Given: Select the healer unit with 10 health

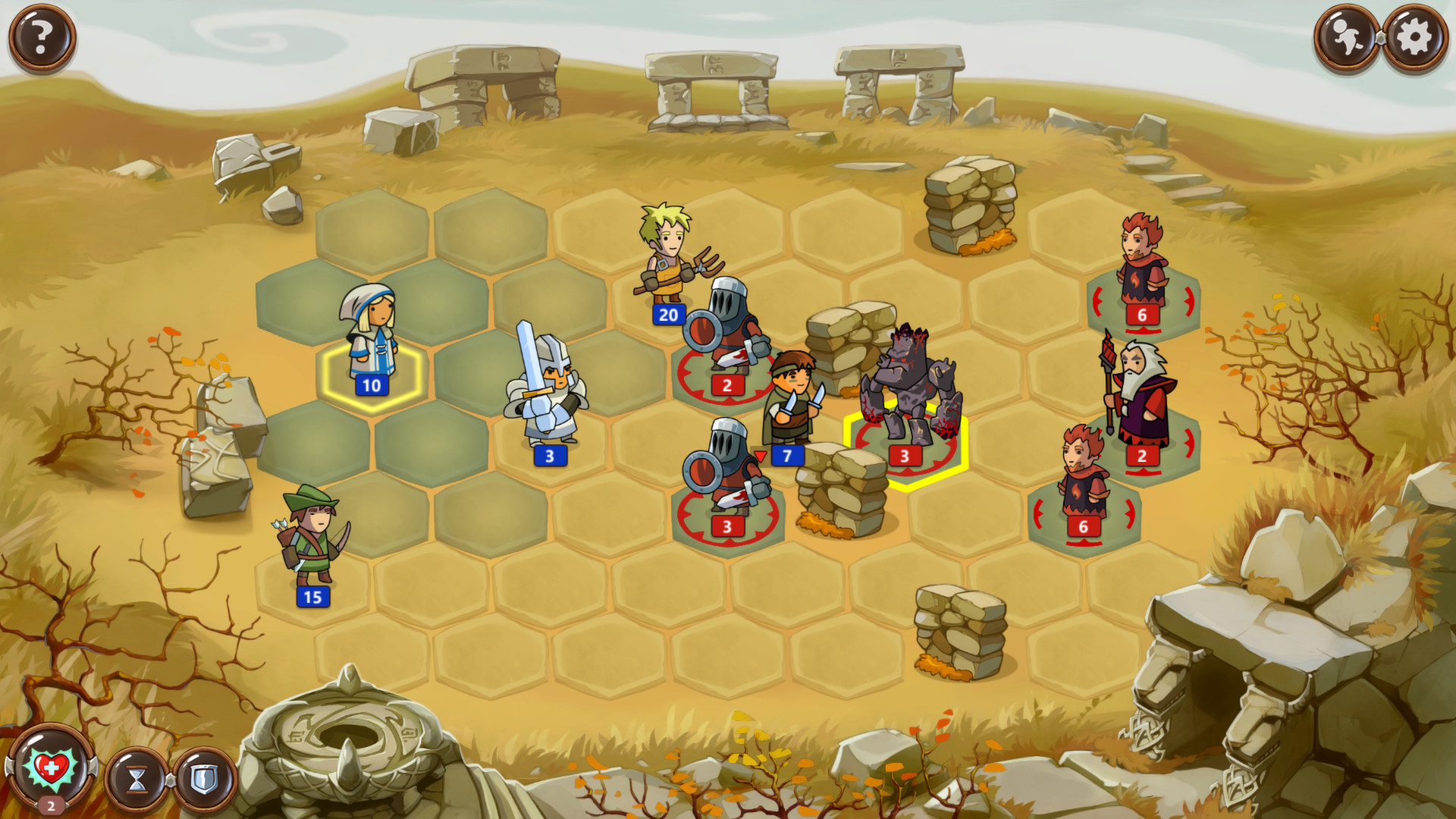Looking at the screenshot, I should pos(372,341).
